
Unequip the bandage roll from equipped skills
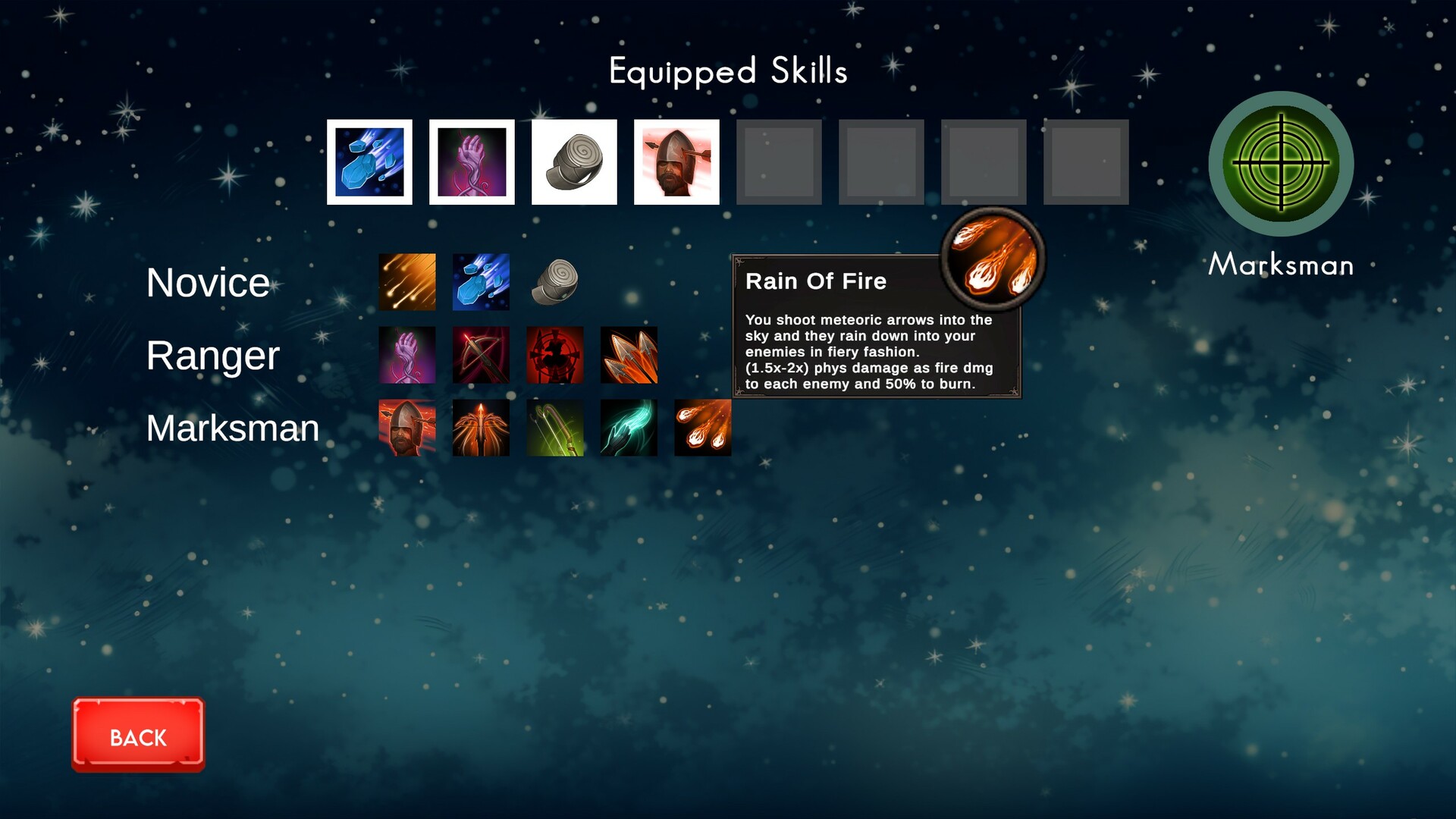[x=574, y=162]
